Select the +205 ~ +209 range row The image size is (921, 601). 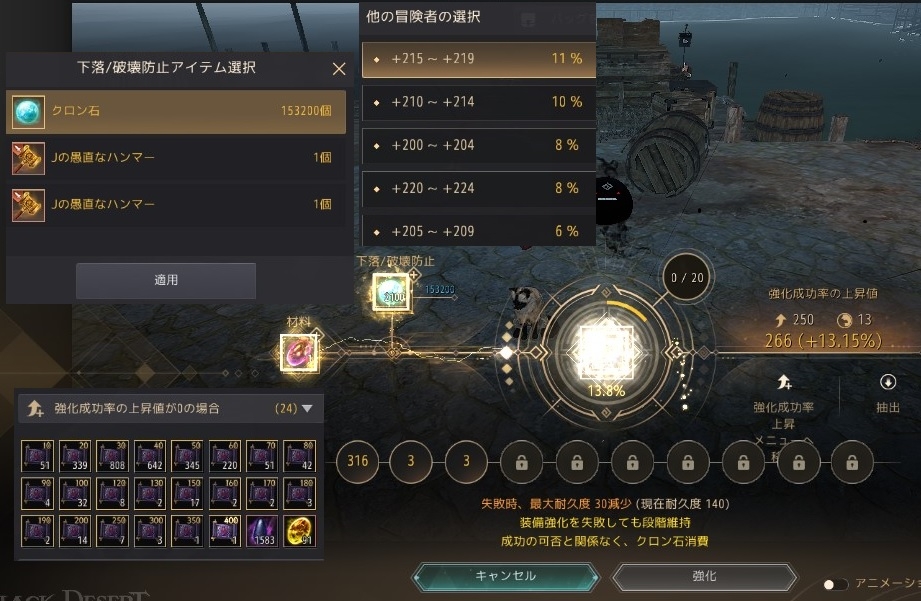478,230
